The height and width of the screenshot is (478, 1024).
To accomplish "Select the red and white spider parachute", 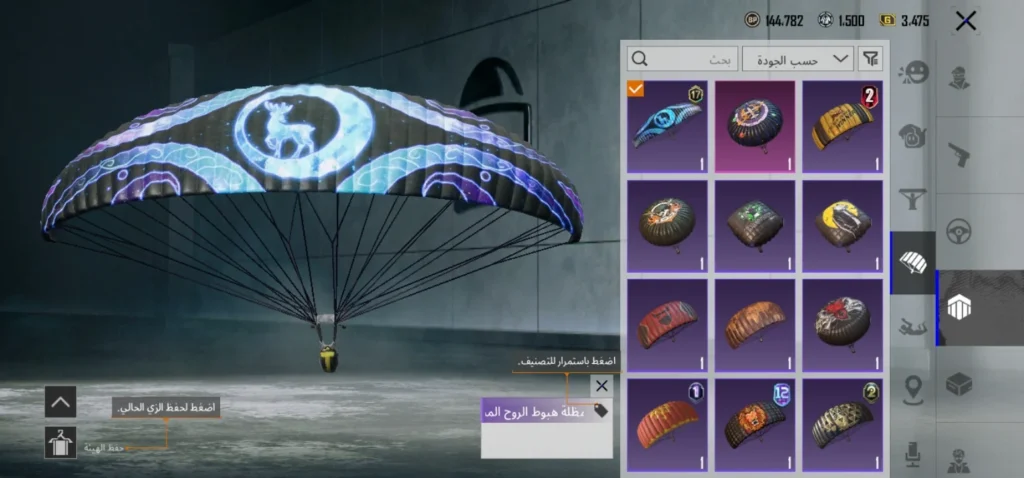I will click(842, 324).
